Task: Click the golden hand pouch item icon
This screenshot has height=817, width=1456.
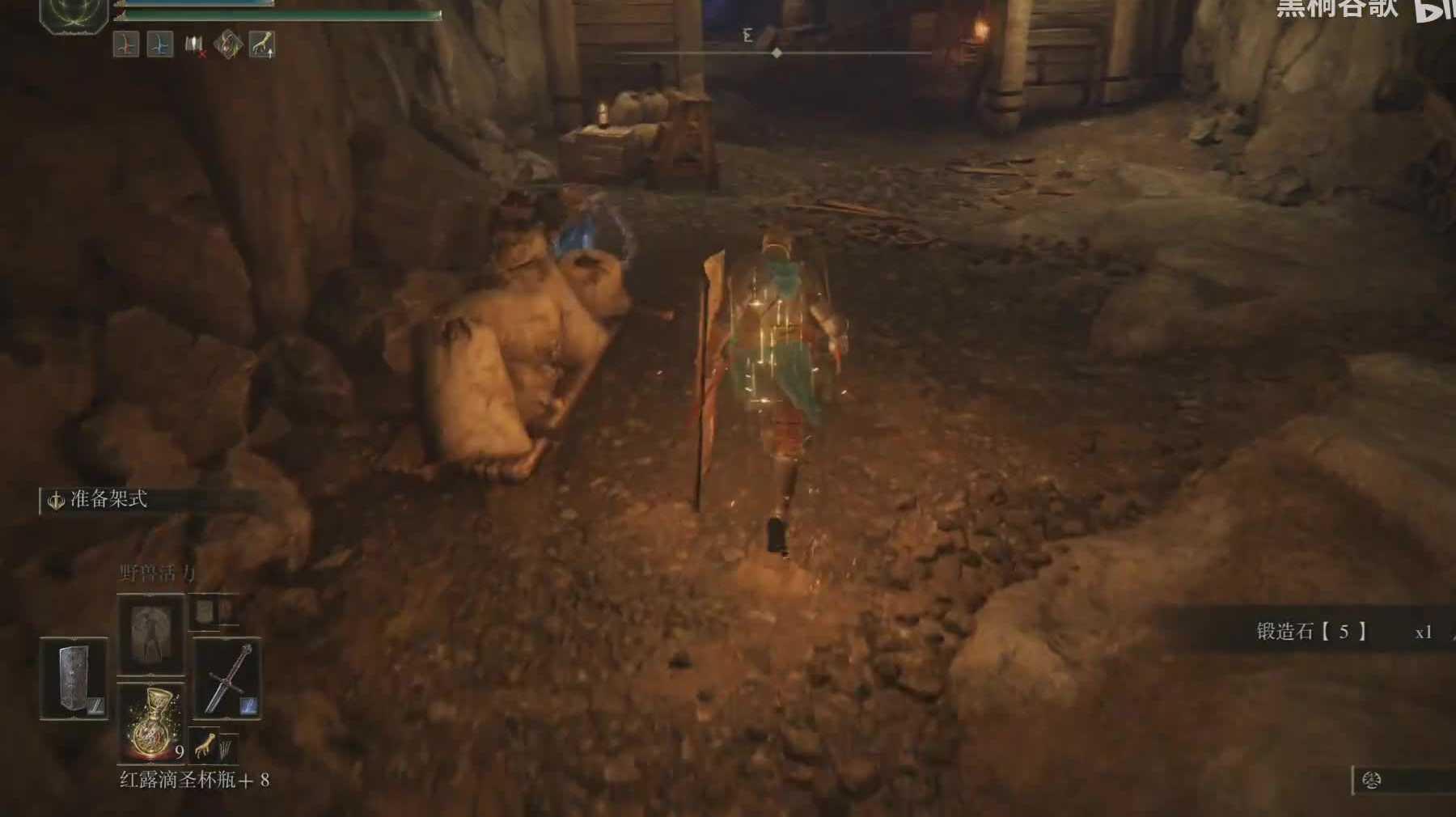Action: pos(205,746)
